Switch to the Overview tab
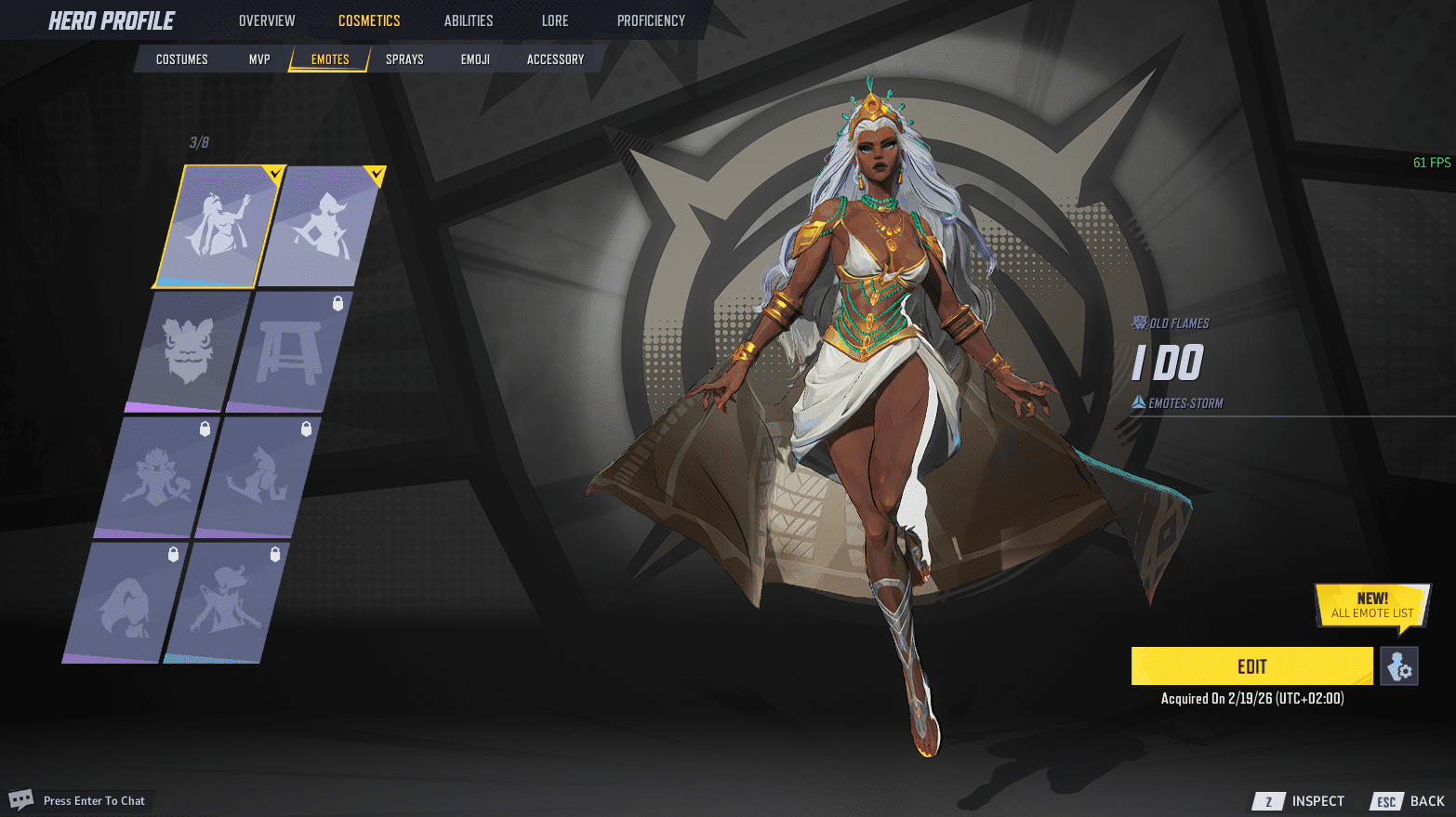Image resolution: width=1456 pixels, height=817 pixels. [267, 20]
